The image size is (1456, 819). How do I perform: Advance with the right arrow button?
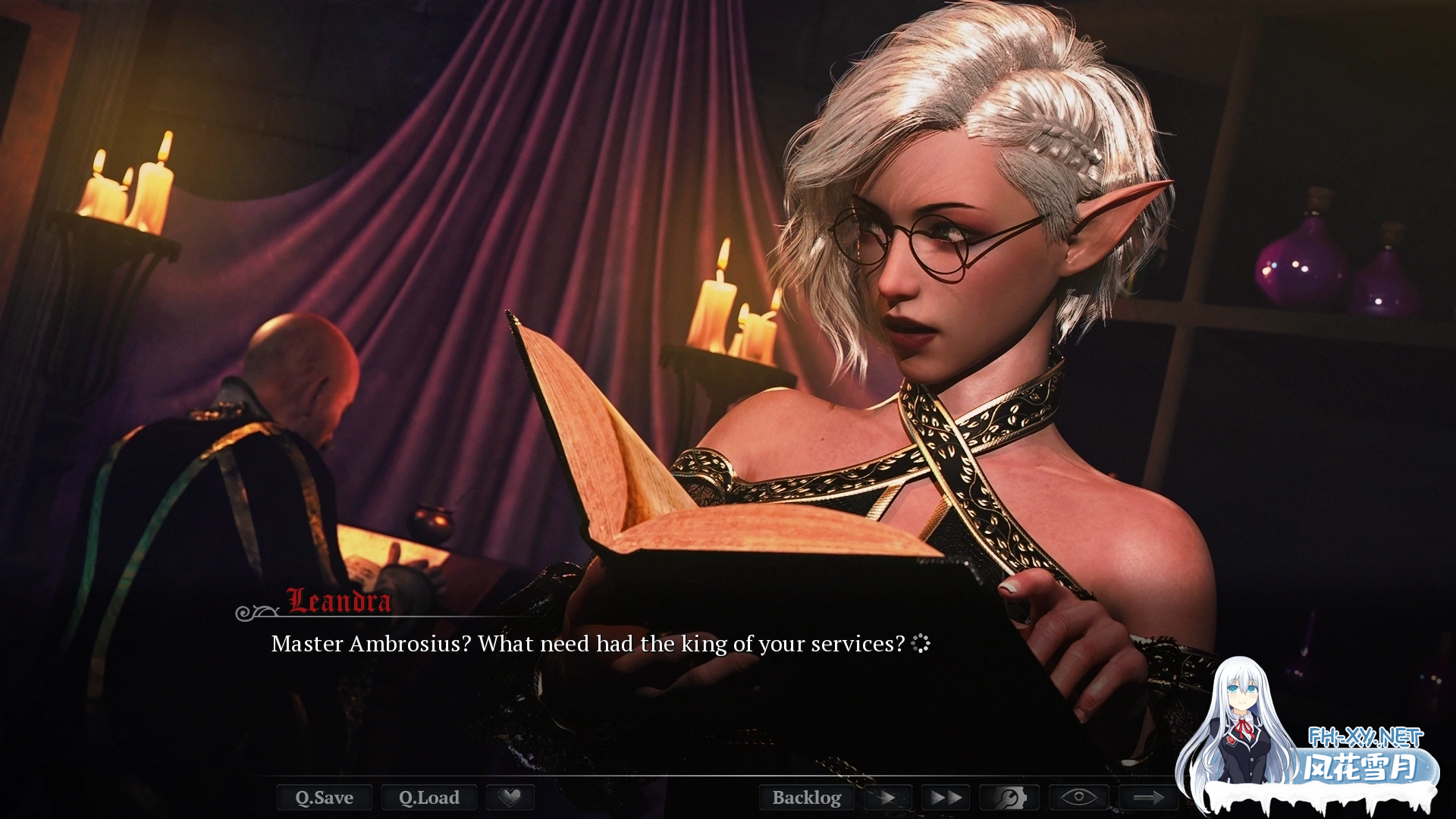click(1148, 797)
